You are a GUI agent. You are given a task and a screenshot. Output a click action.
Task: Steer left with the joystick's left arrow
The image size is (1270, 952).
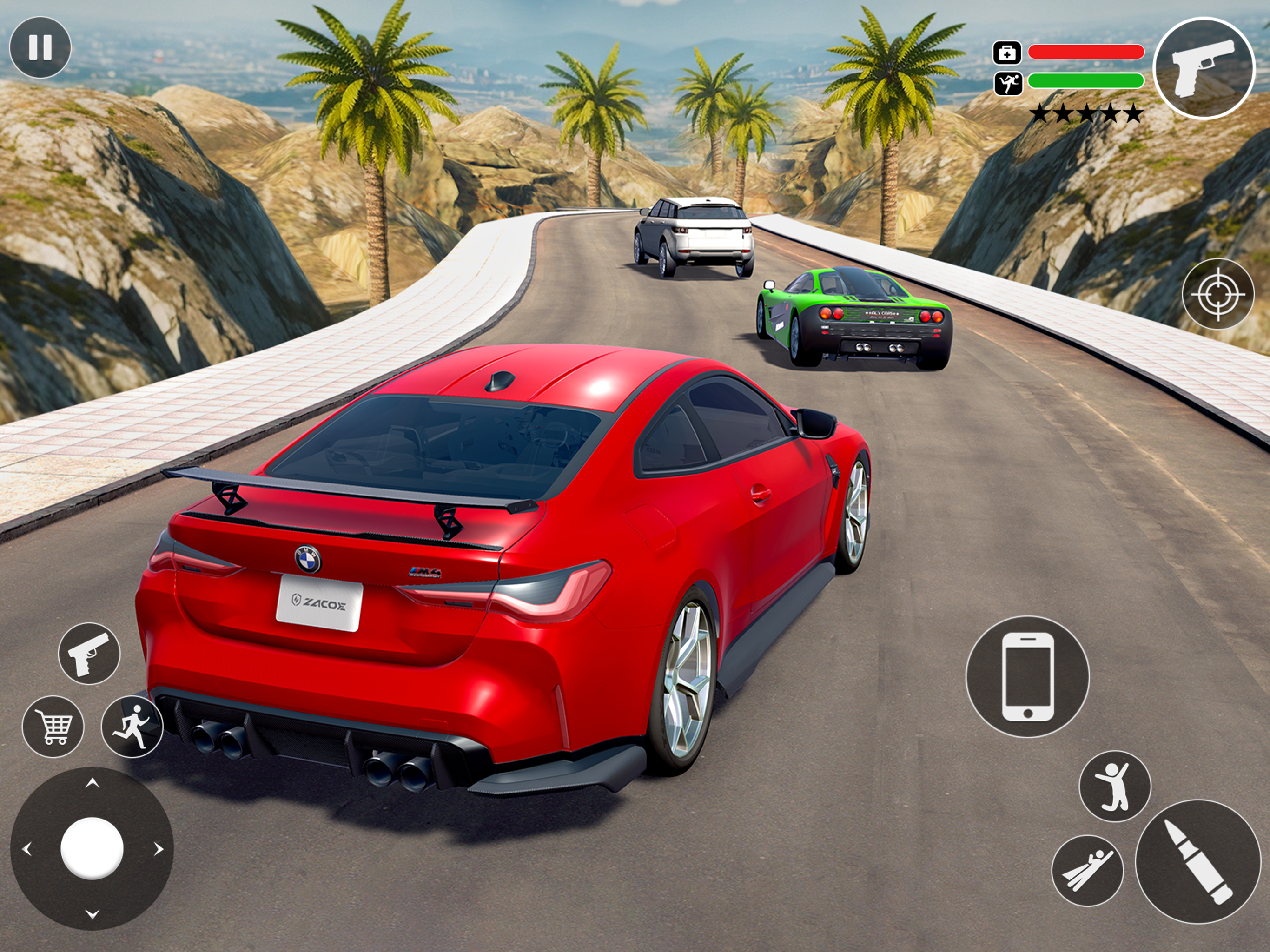tap(26, 849)
